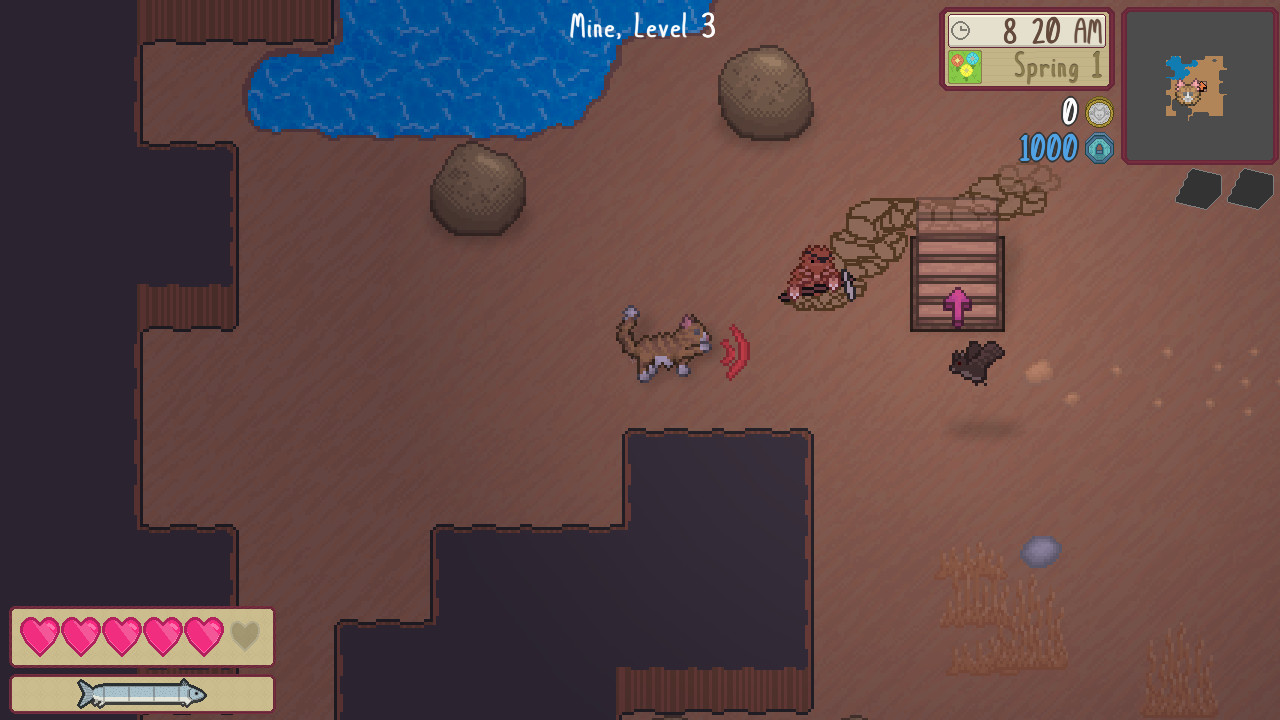
Task: Click the clock icon on the time display
Action: coord(959,30)
